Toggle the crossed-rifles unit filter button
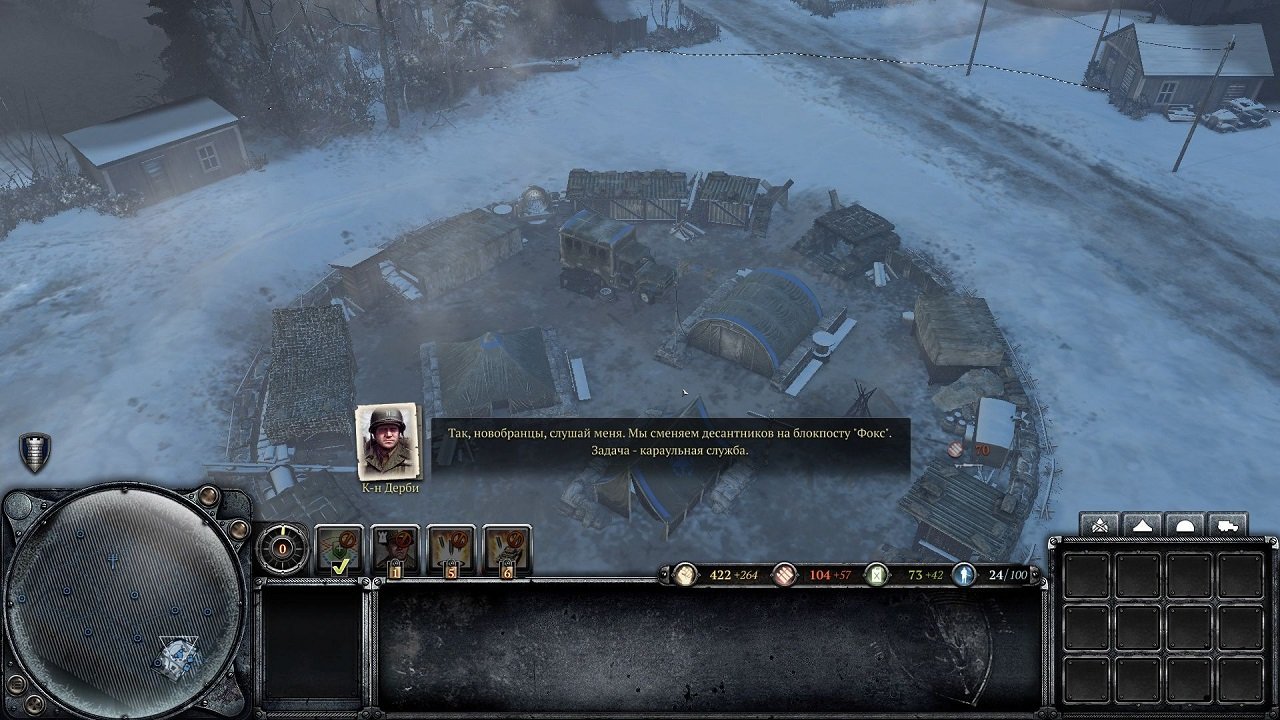 coord(1100,524)
